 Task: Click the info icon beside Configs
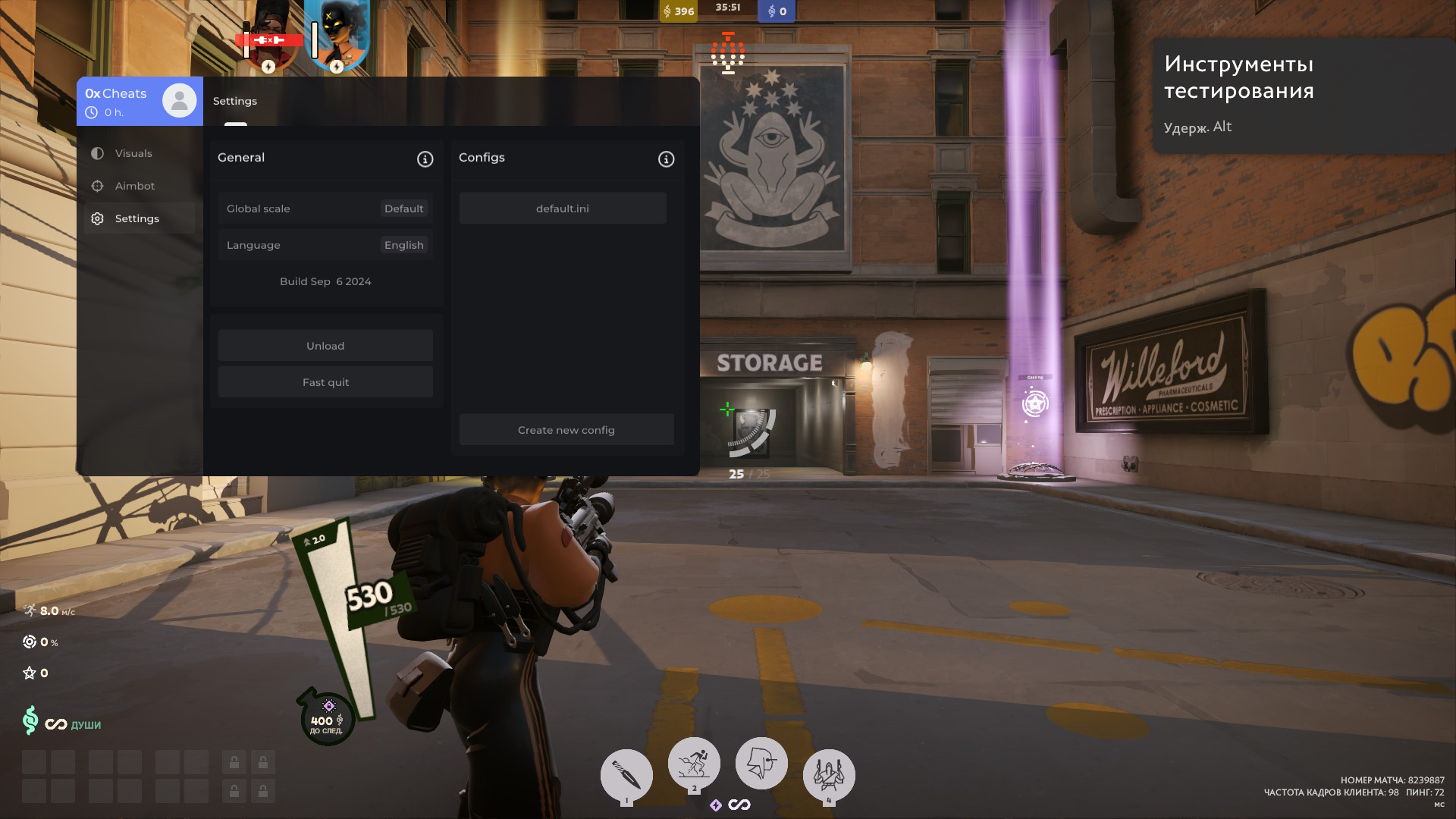tap(665, 159)
